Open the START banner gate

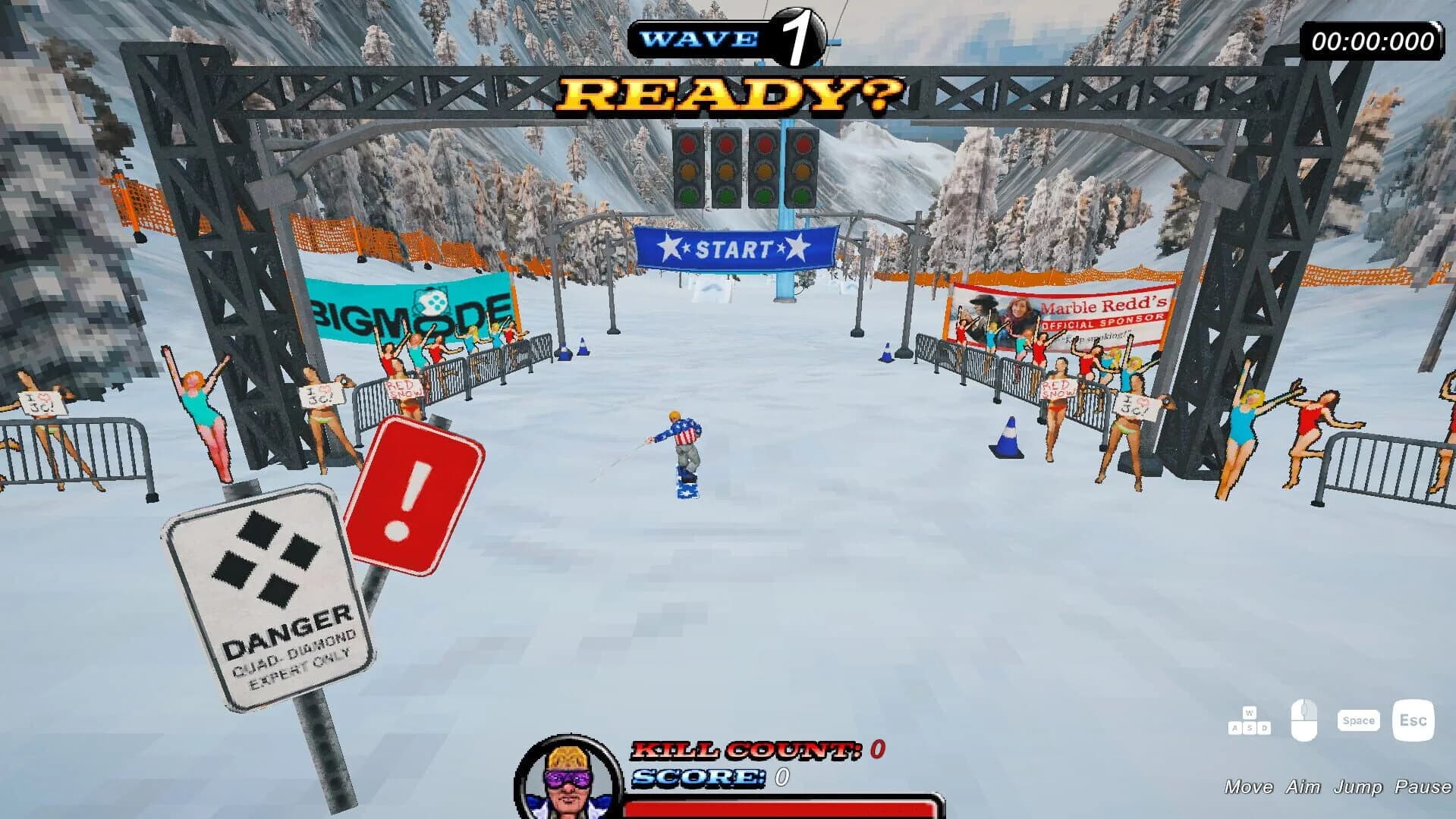(x=737, y=248)
